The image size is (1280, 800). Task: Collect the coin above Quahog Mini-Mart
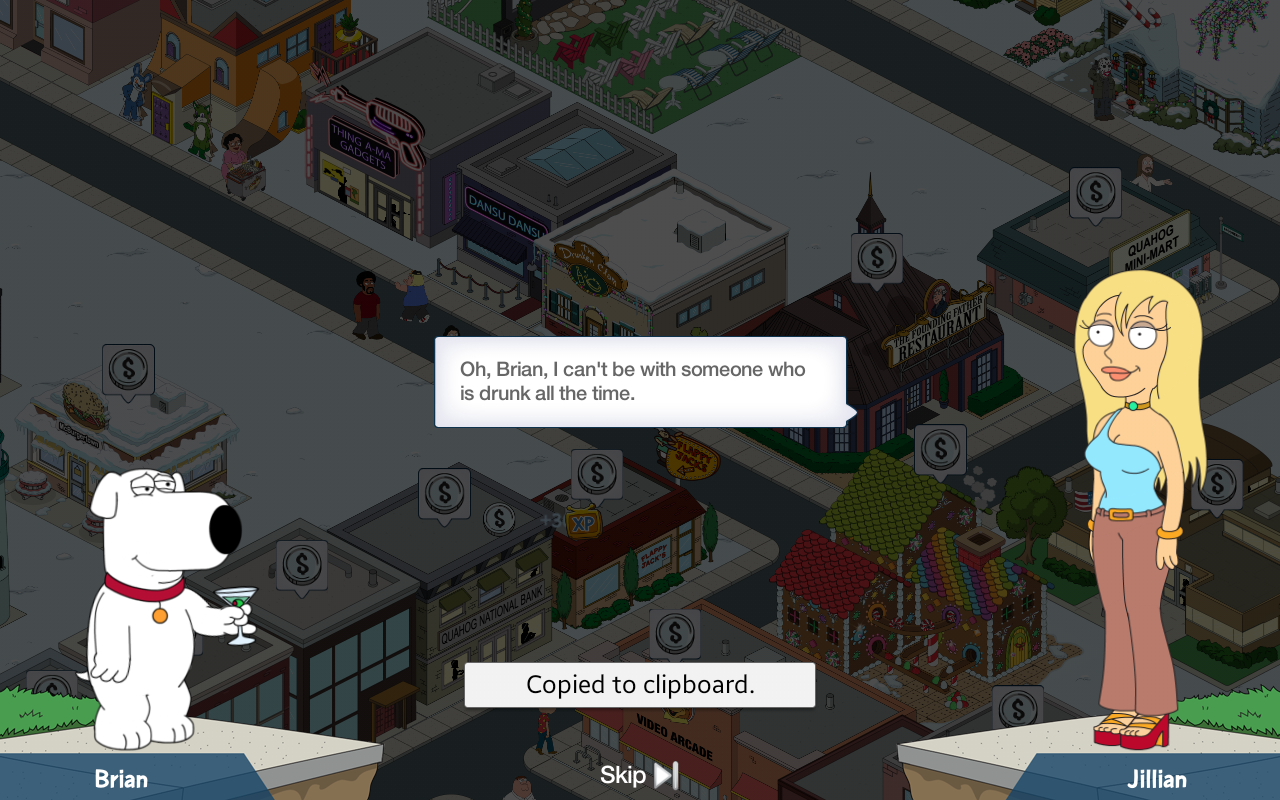tap(1095, 191)
